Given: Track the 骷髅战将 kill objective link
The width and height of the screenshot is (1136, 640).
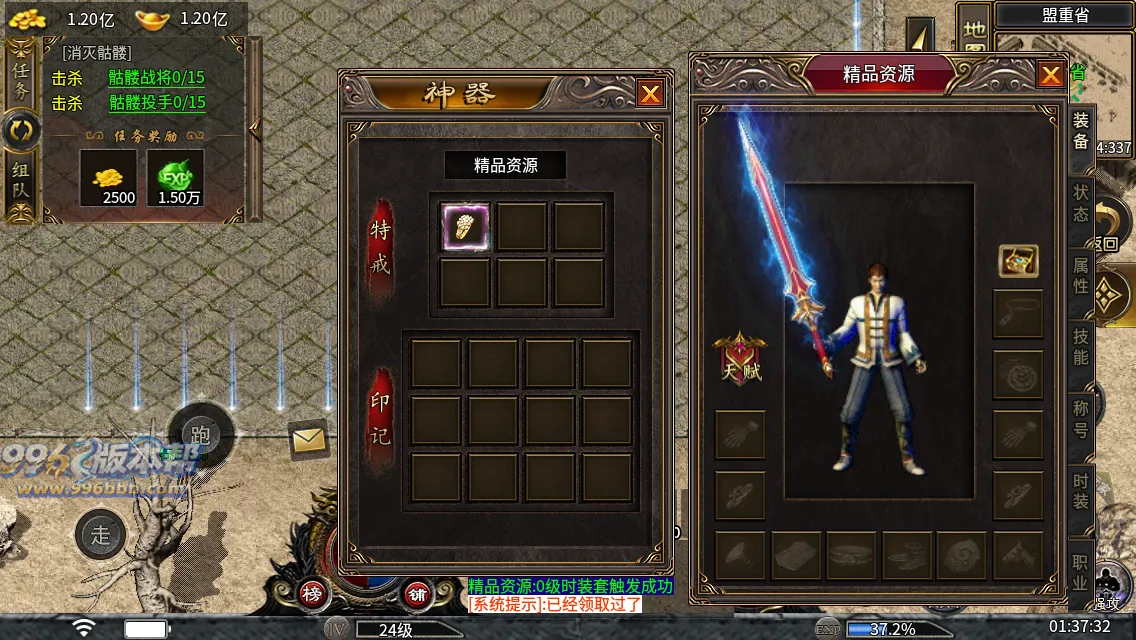Looking at the screenshot, I should tap(157, 78).
